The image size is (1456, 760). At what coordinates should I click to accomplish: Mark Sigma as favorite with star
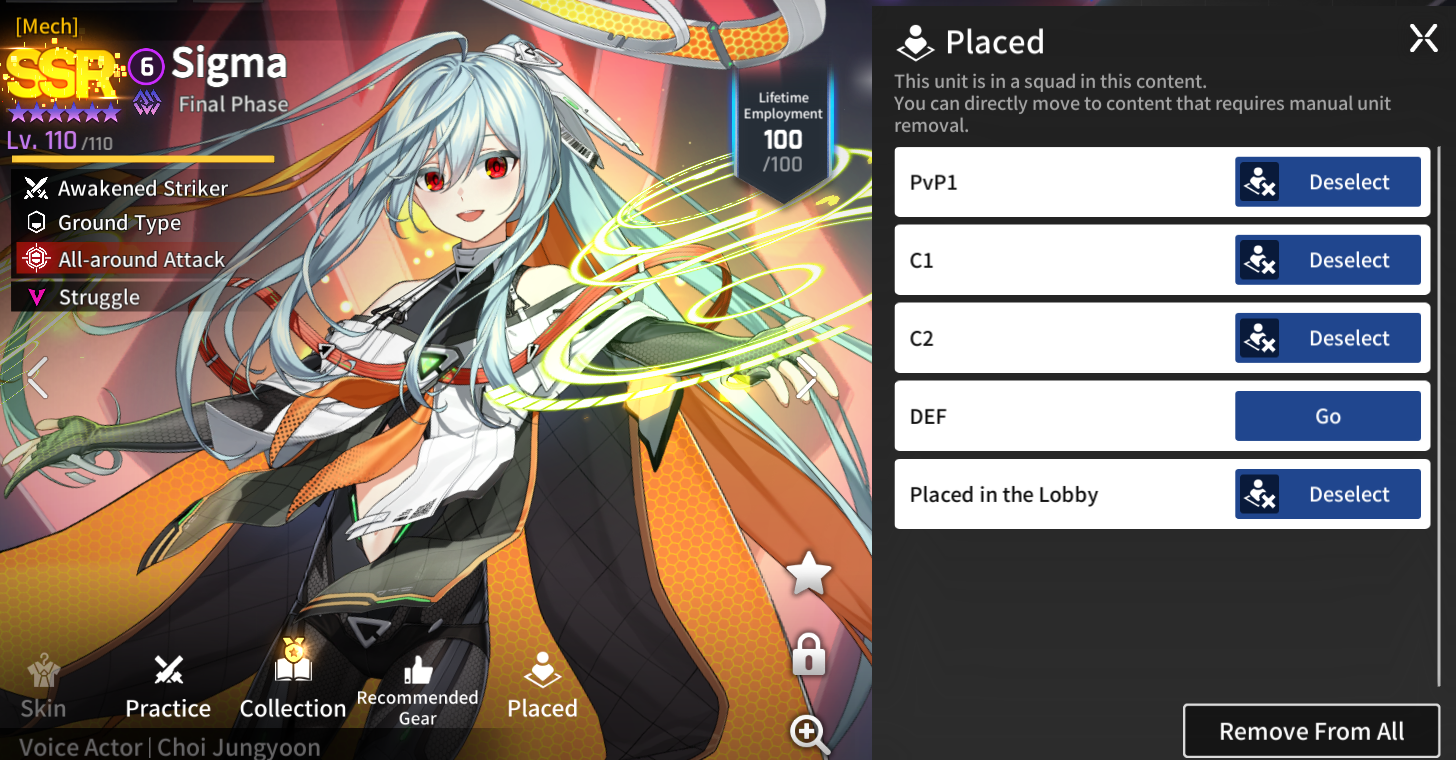pos(808,575)
